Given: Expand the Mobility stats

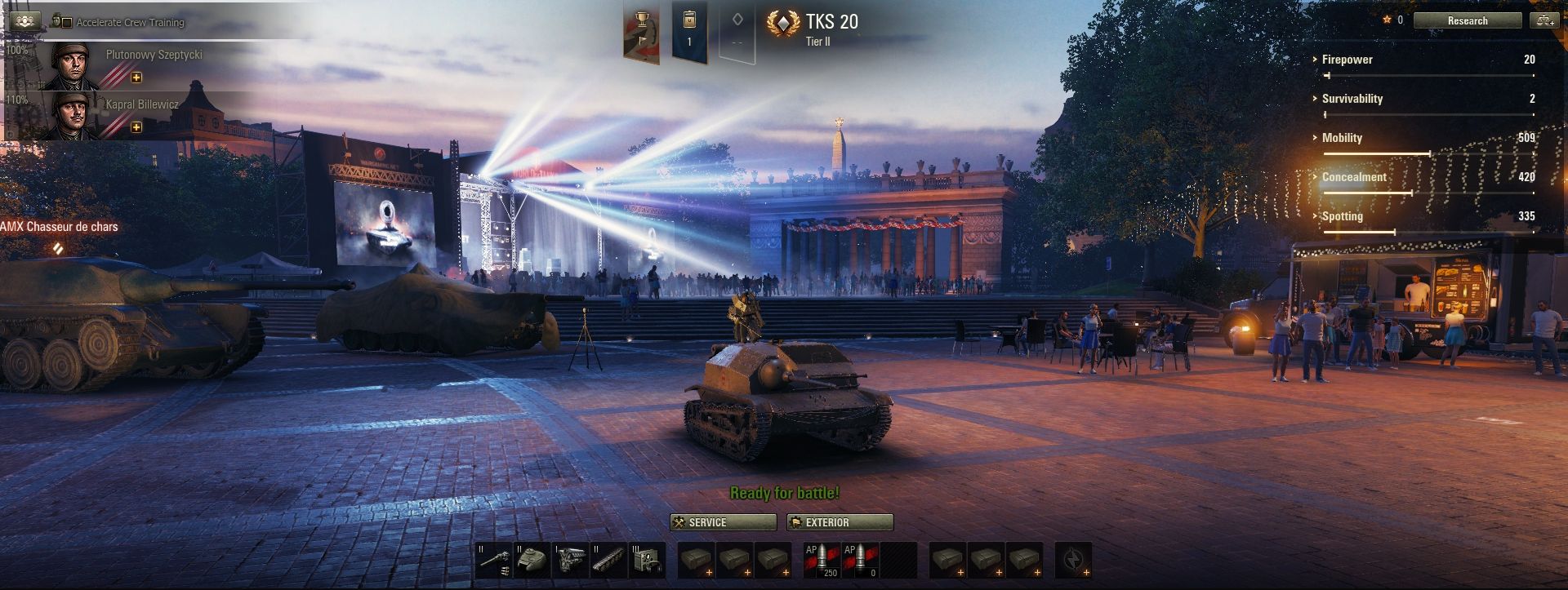Looking at the screenshot, I should [x=1341, y=138].
